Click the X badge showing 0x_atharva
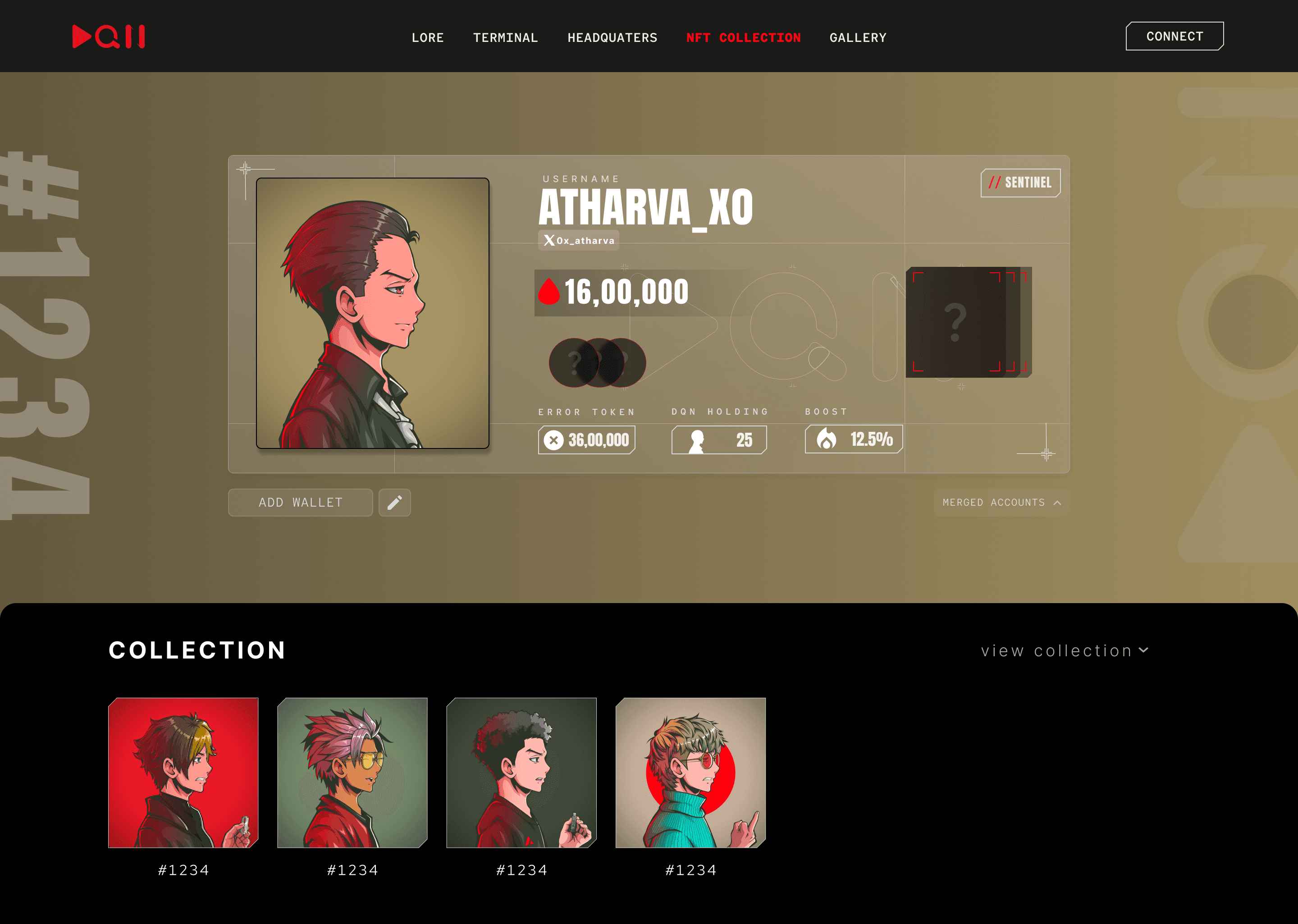Screen dimensions: 1298x924 pos(578,241)
